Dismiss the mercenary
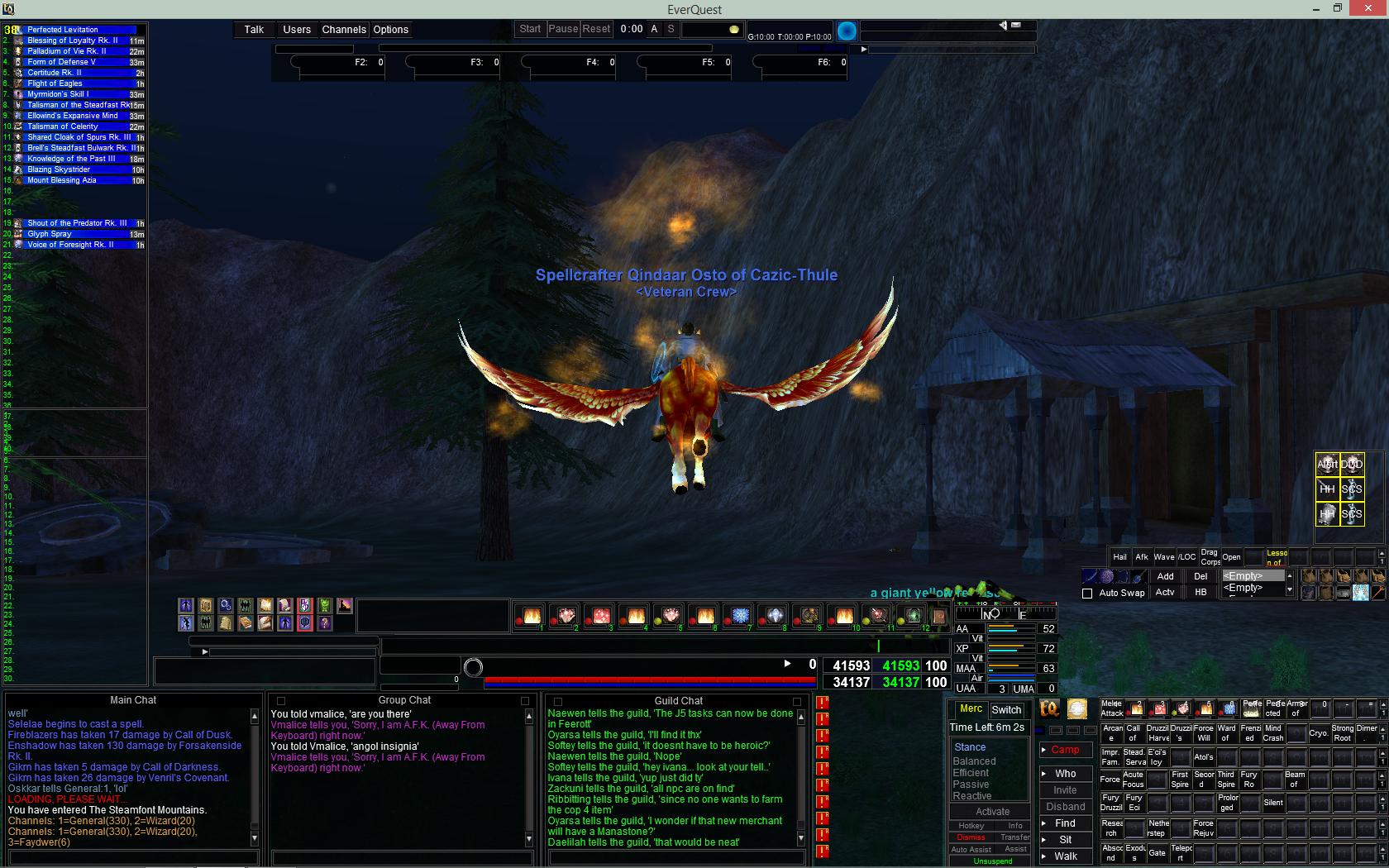 (971, 837)
